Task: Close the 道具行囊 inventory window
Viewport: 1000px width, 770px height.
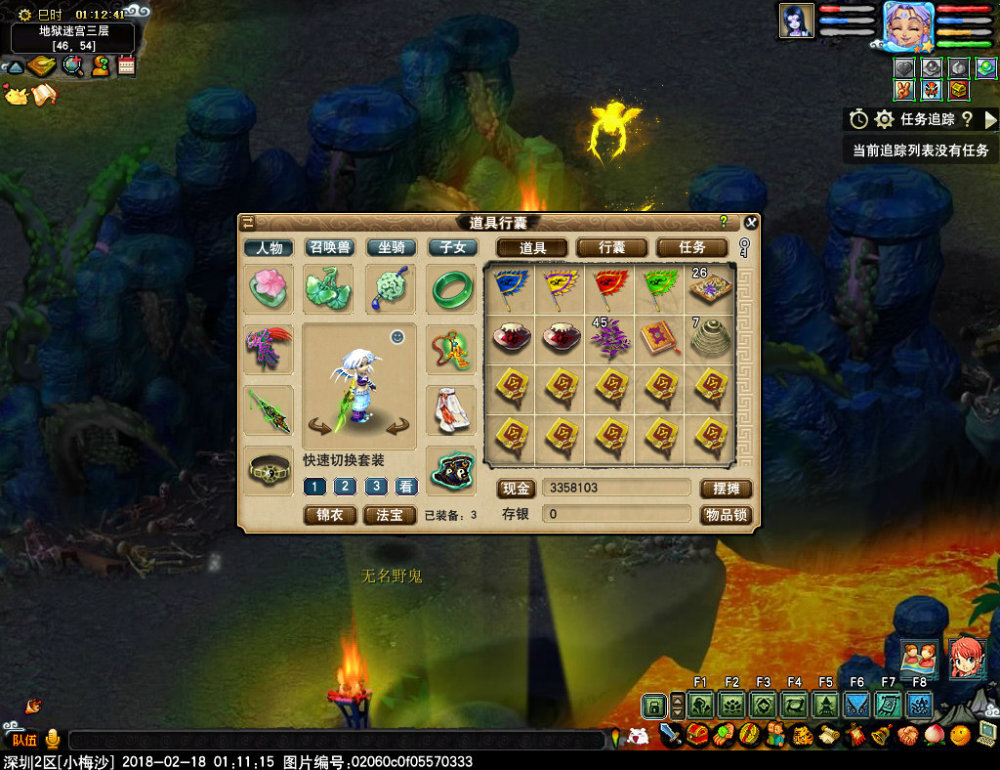Action: point(751,222)
